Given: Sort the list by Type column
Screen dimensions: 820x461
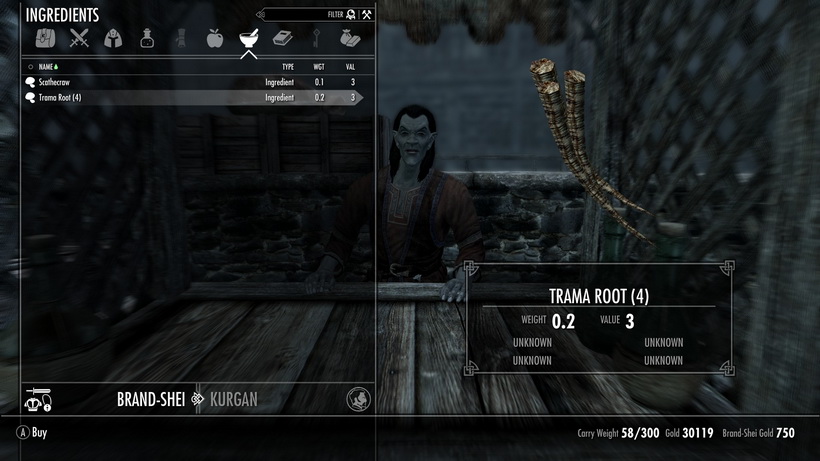Looking at the screenshot, I should point(288,67).
